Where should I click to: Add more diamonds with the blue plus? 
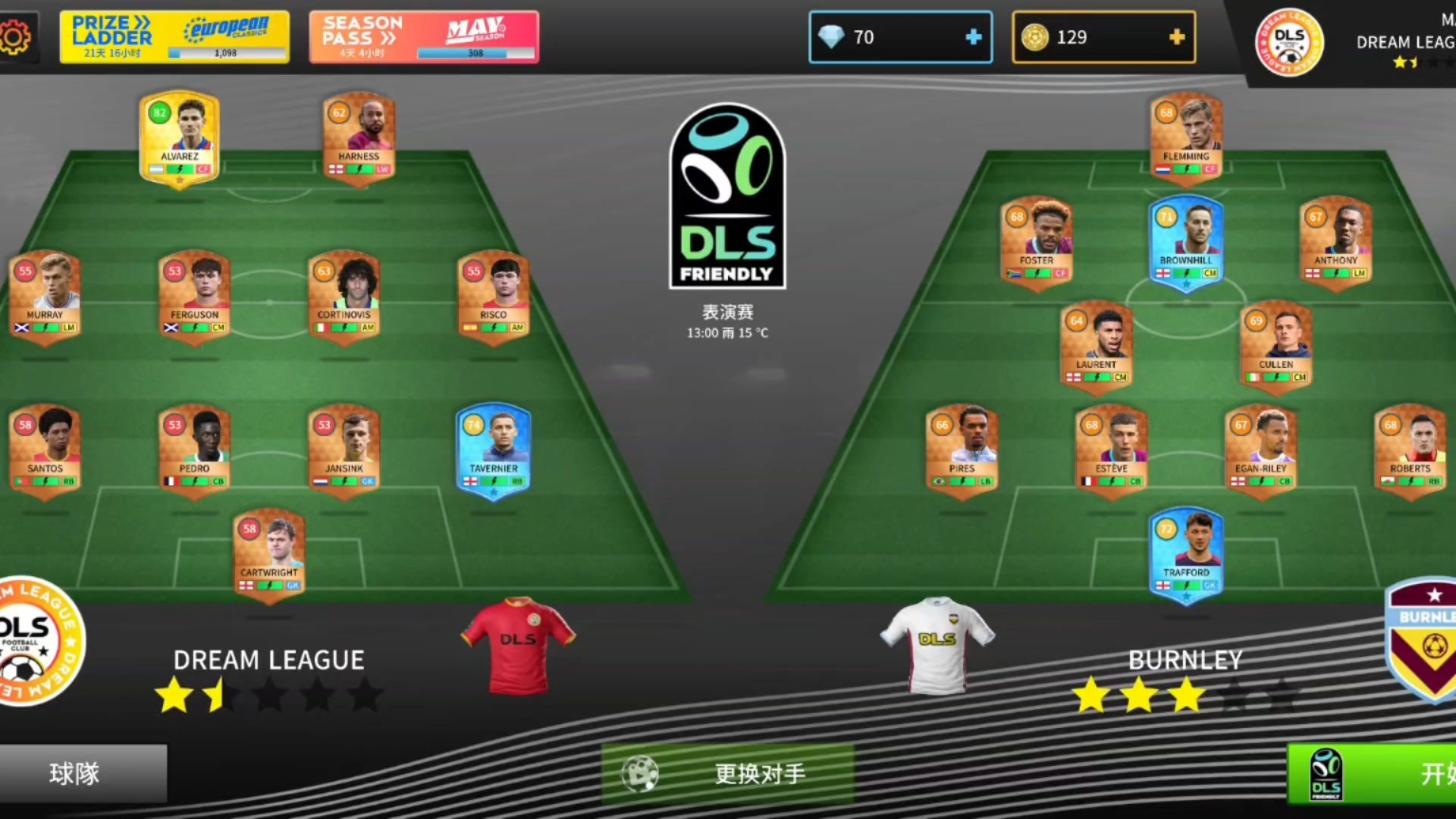[973, 37]
